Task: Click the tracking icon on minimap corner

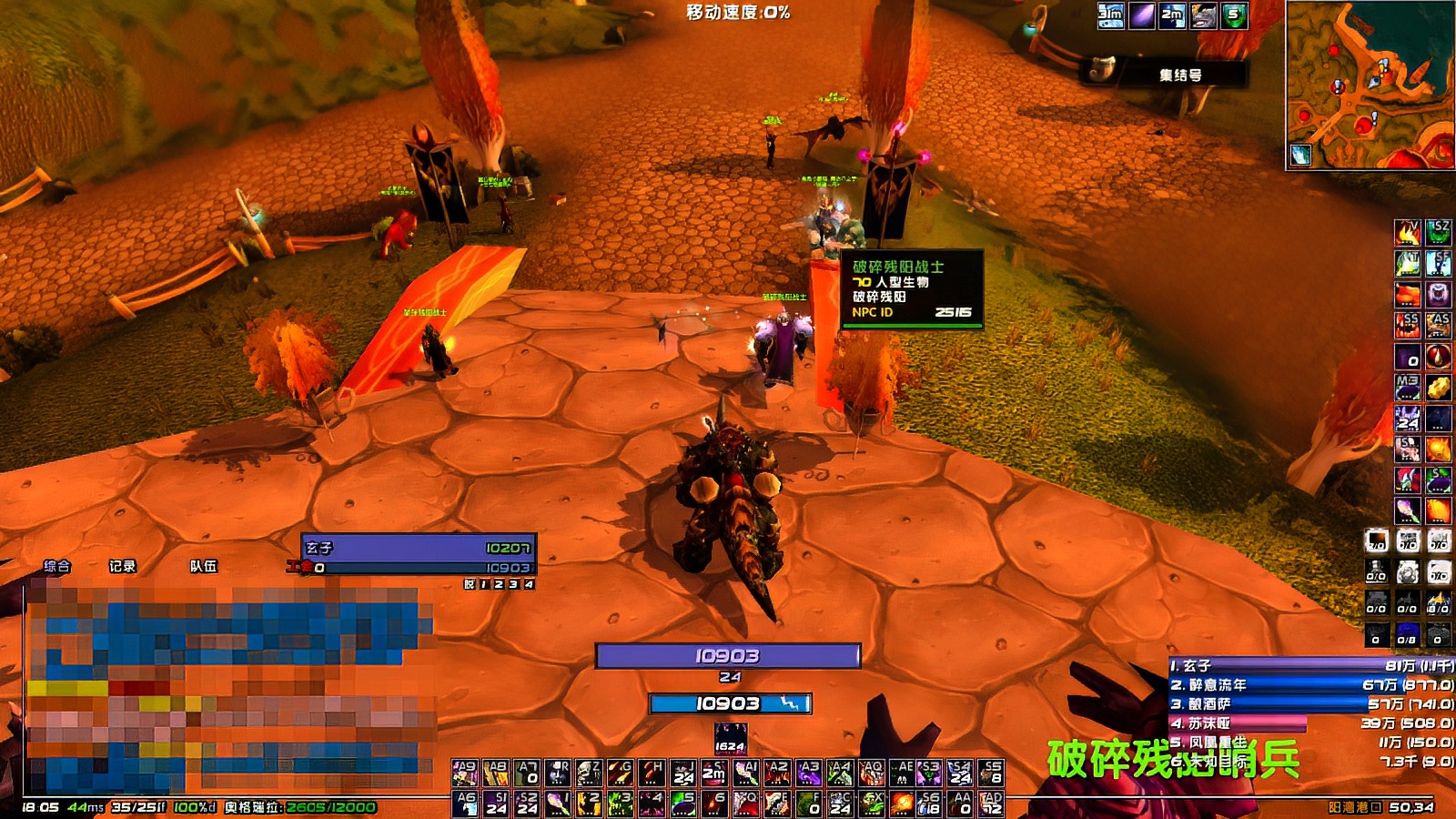Action: tap(1301, 156)
